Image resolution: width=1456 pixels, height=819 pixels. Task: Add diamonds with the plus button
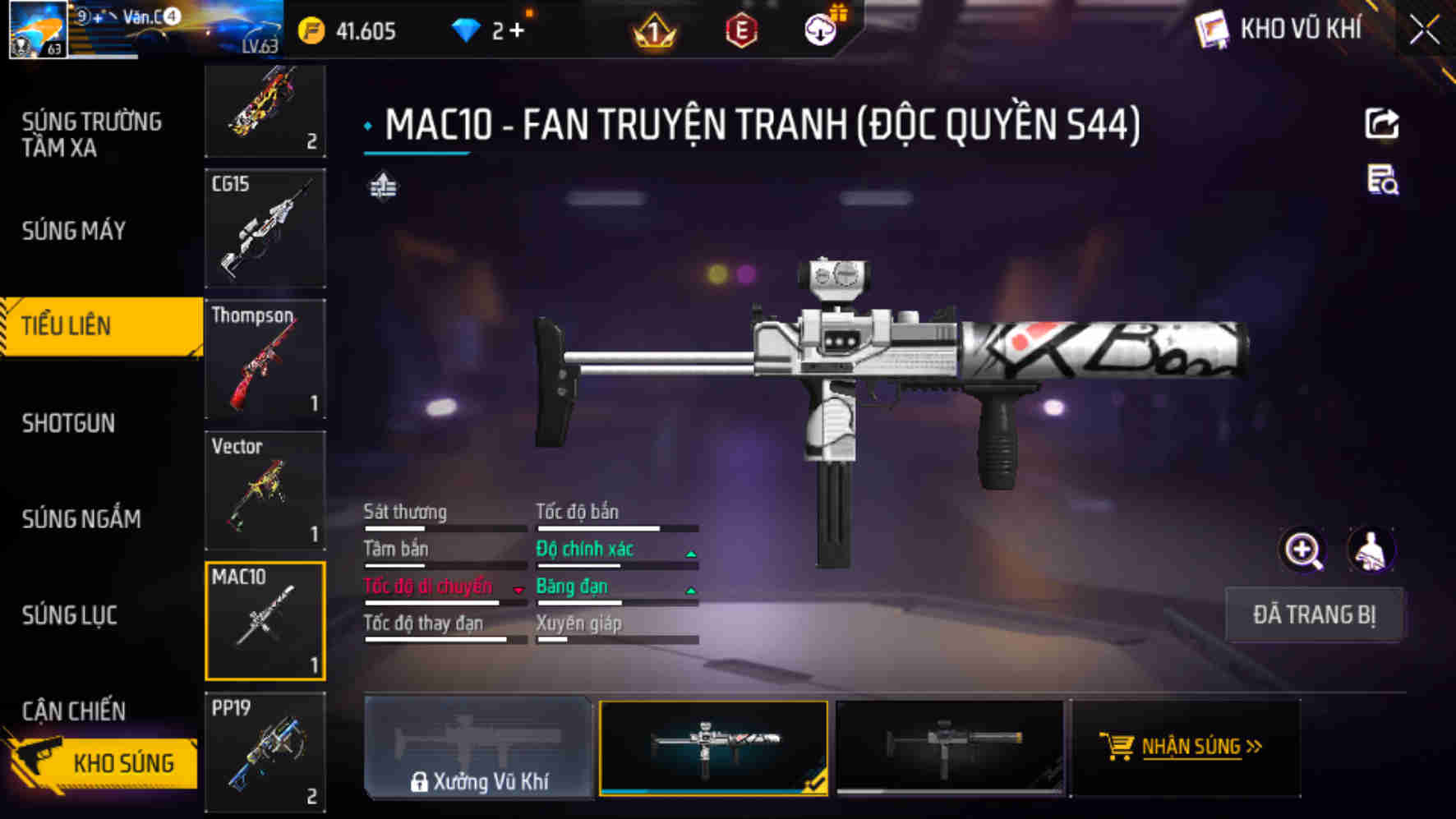pos(517,31)
